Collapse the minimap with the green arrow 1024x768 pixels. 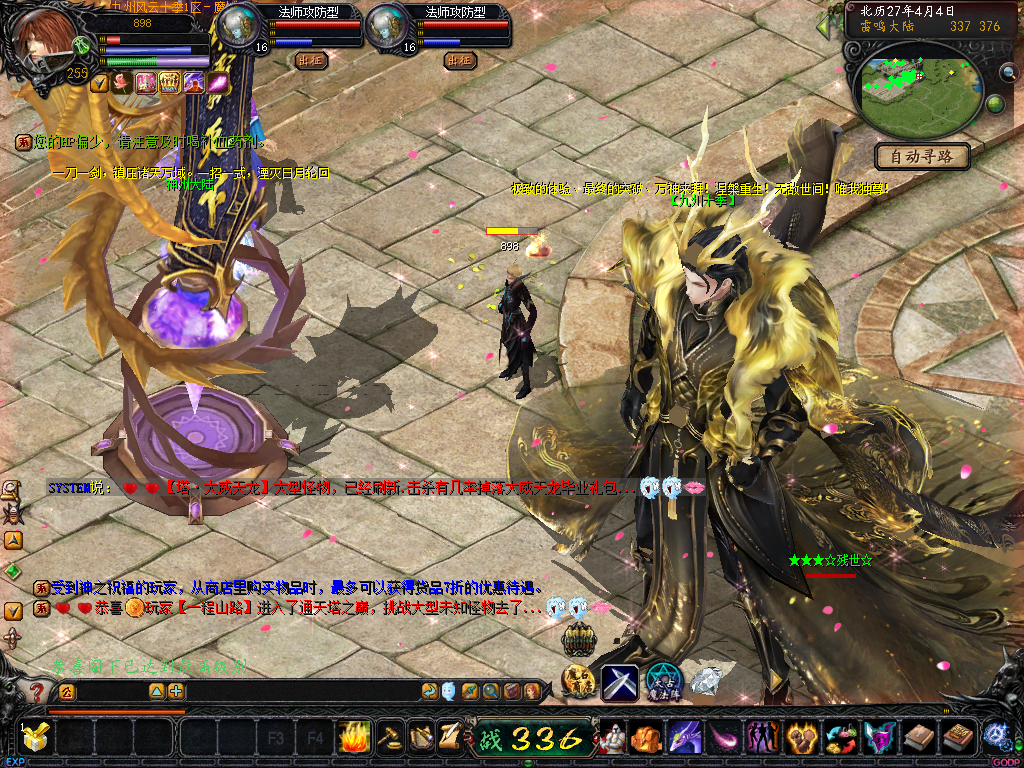tap(825, 25)
